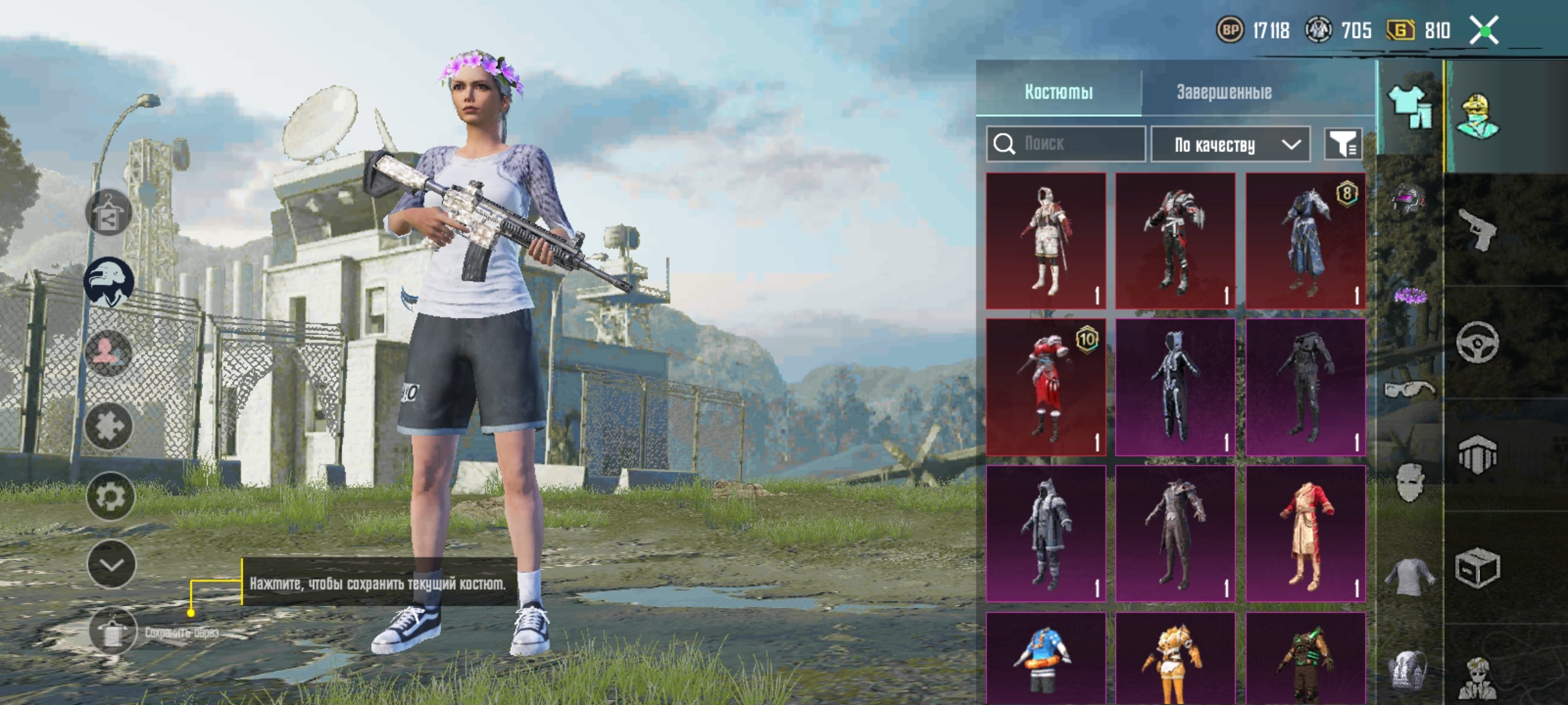Select the sunglasses accessory category
This screenshot has width=1568, height=705.
1408,389
